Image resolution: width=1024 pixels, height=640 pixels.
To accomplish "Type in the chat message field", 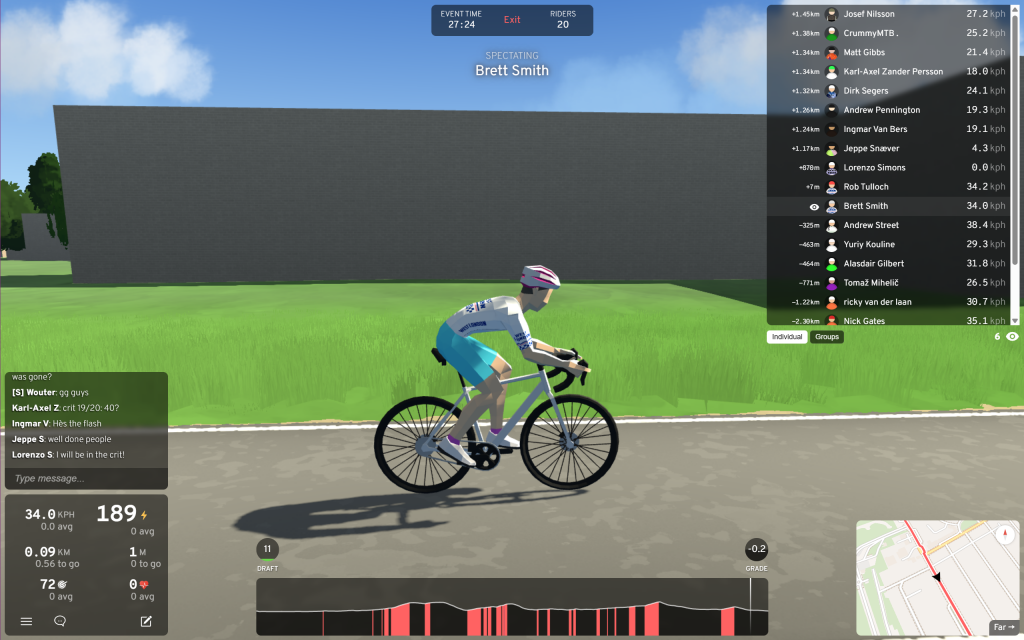I will coord(85,479).
